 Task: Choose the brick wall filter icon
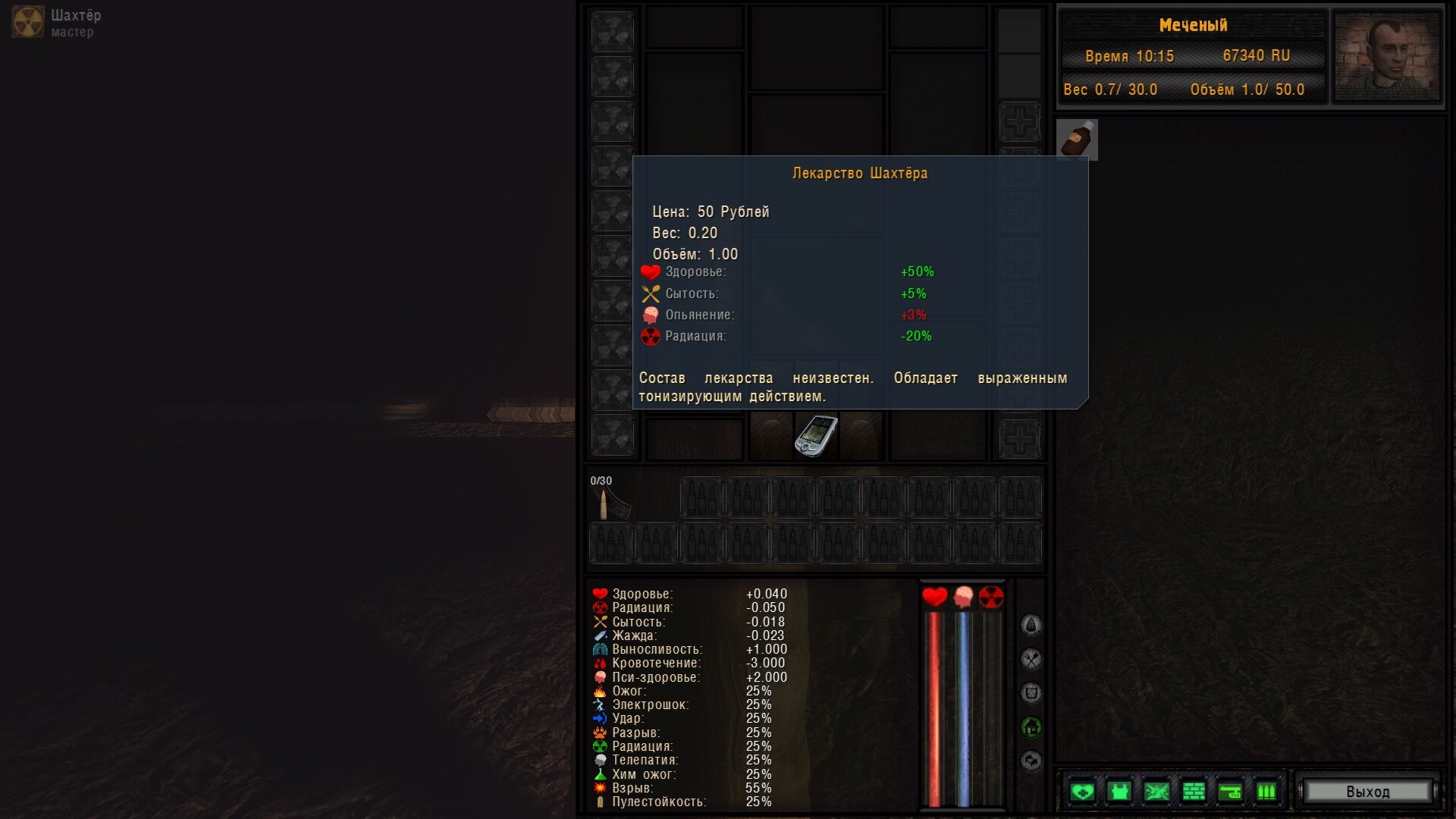click(1194, 792)
